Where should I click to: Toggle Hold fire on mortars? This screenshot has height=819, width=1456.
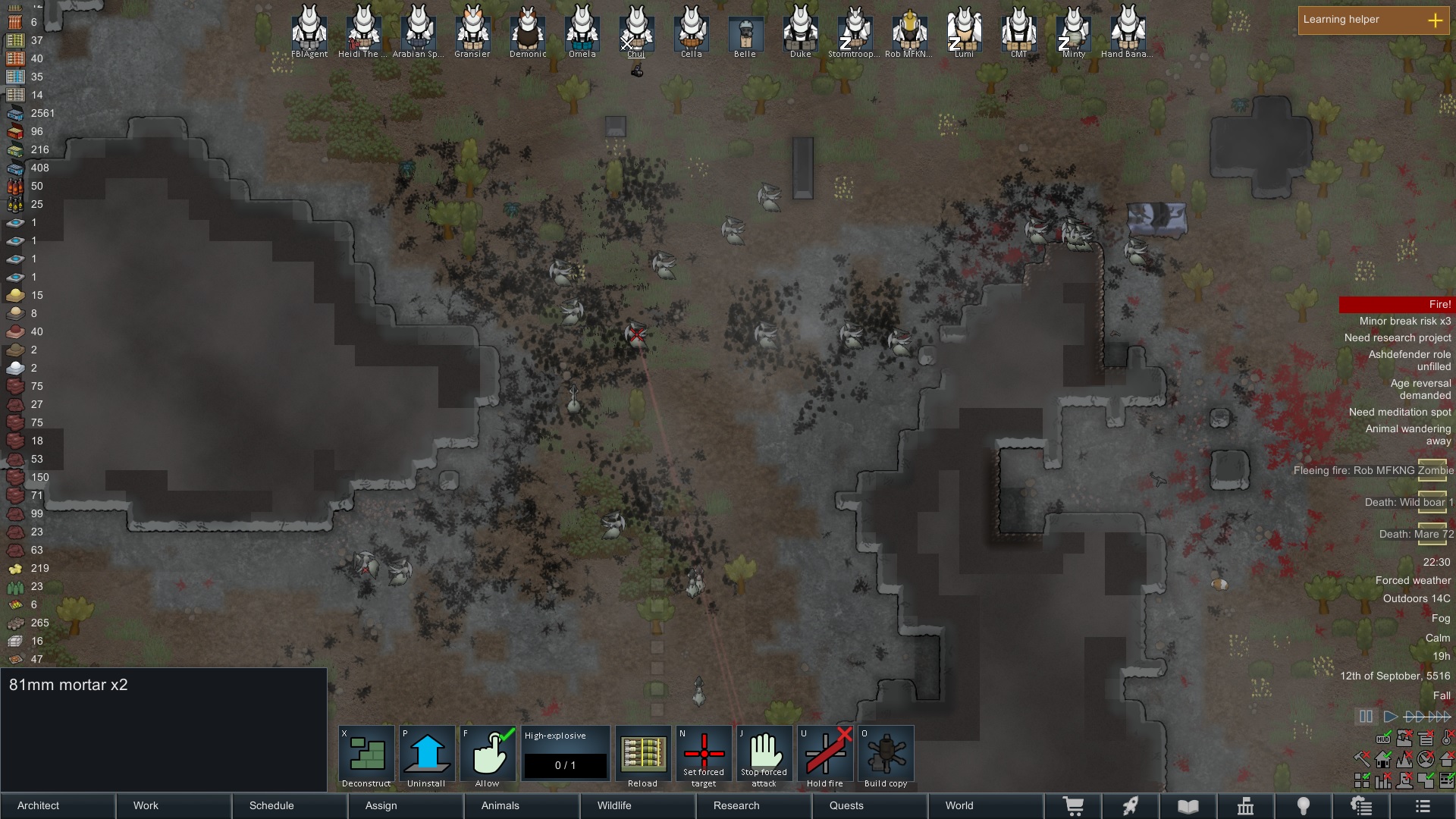point(825,756)
